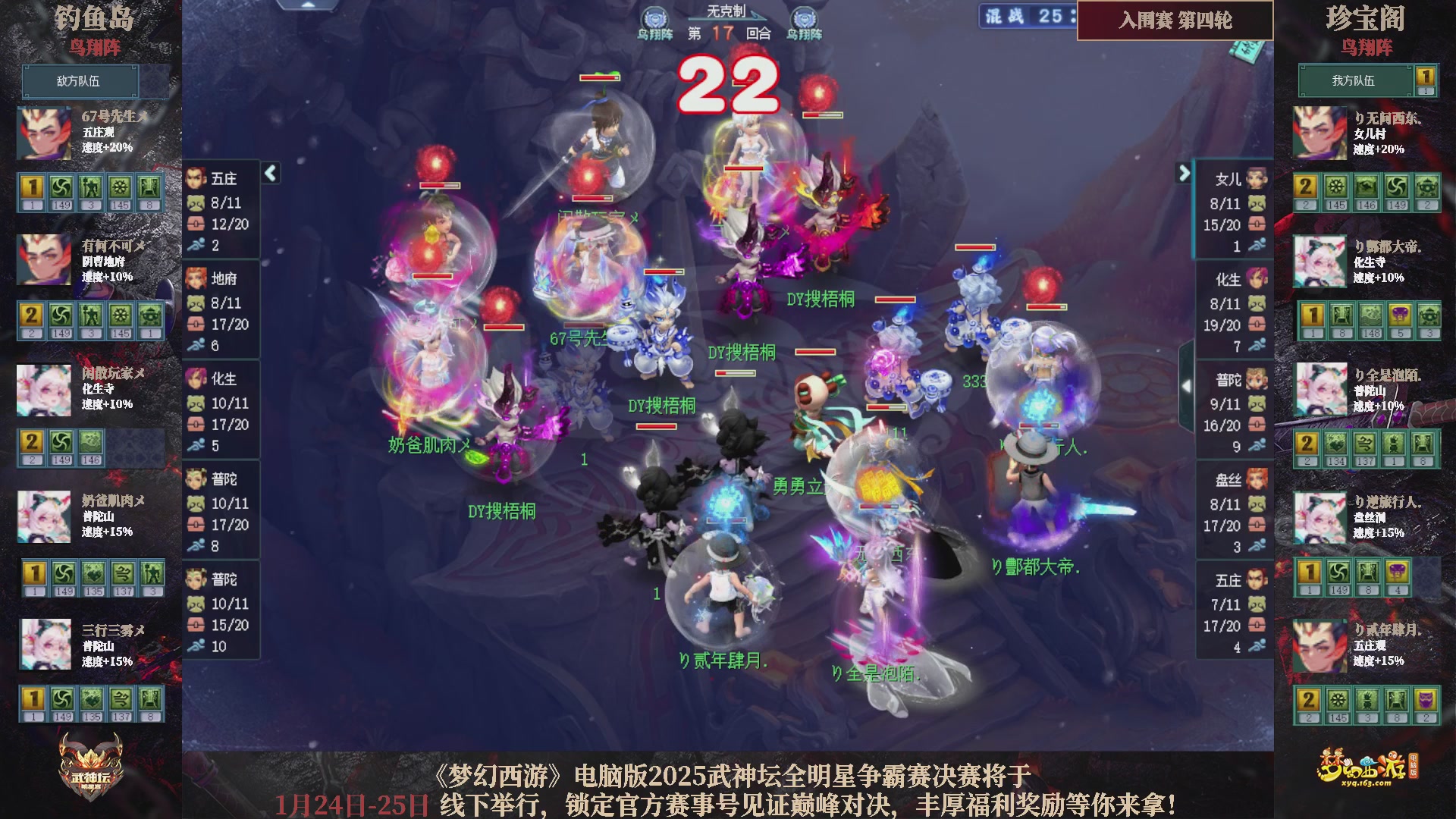Collapse the left unit status panel with its arrow
The height and width of the screenshot is (819, 1456).
point(269,173)
